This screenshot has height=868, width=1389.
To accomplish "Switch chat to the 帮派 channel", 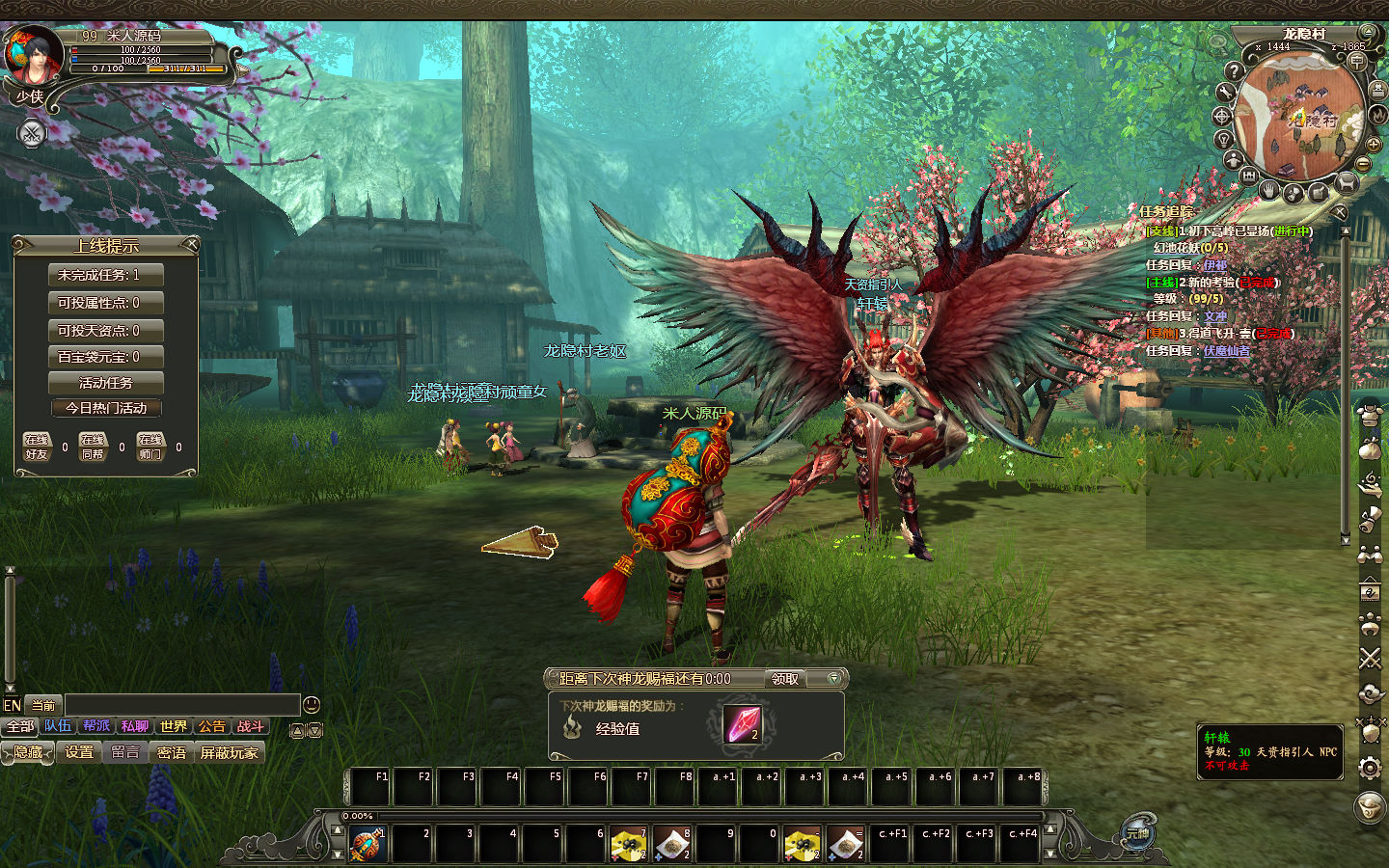I will (x=96, y=726).
